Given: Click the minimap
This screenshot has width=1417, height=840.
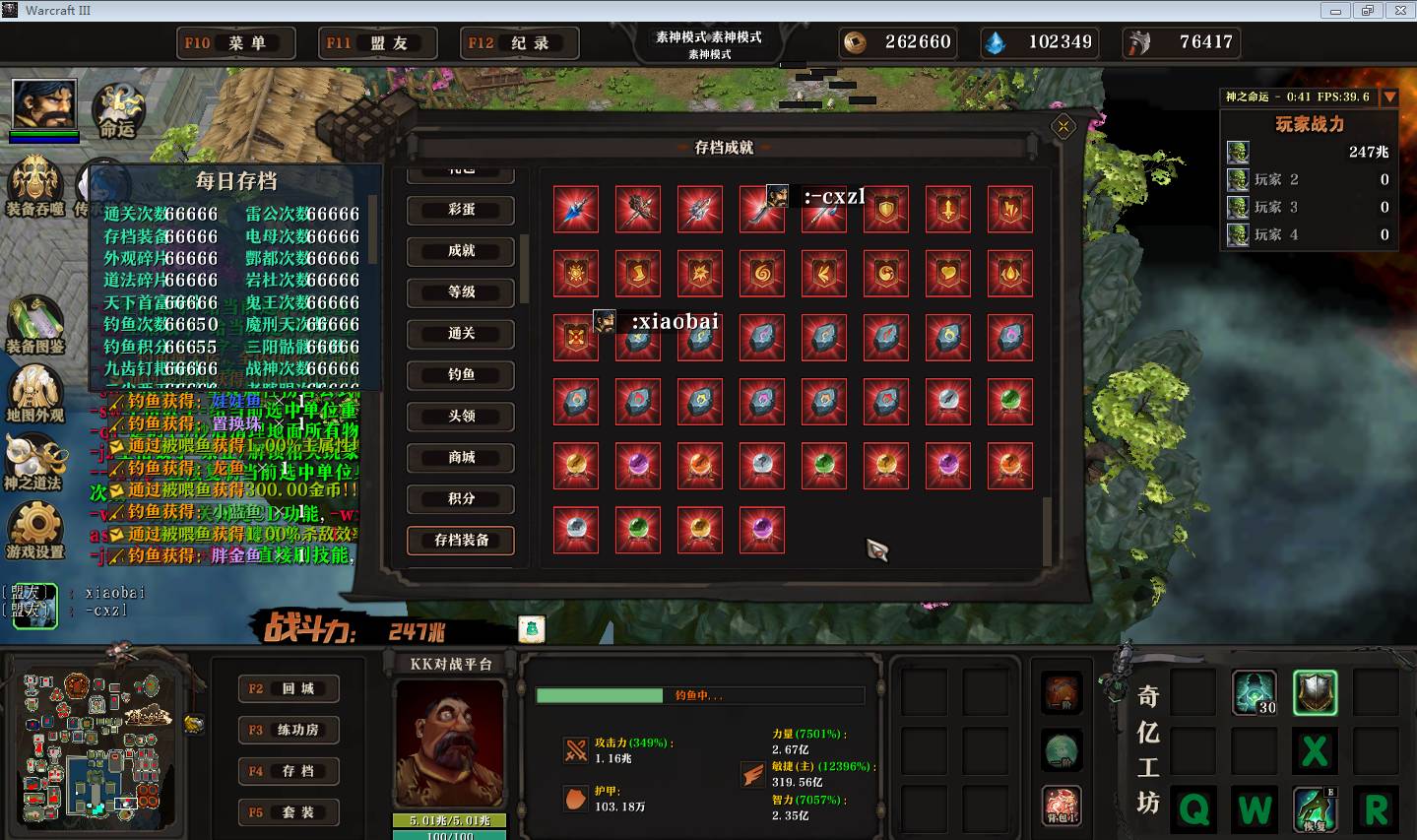Looking at the screenshot, I should coord(95,745).
